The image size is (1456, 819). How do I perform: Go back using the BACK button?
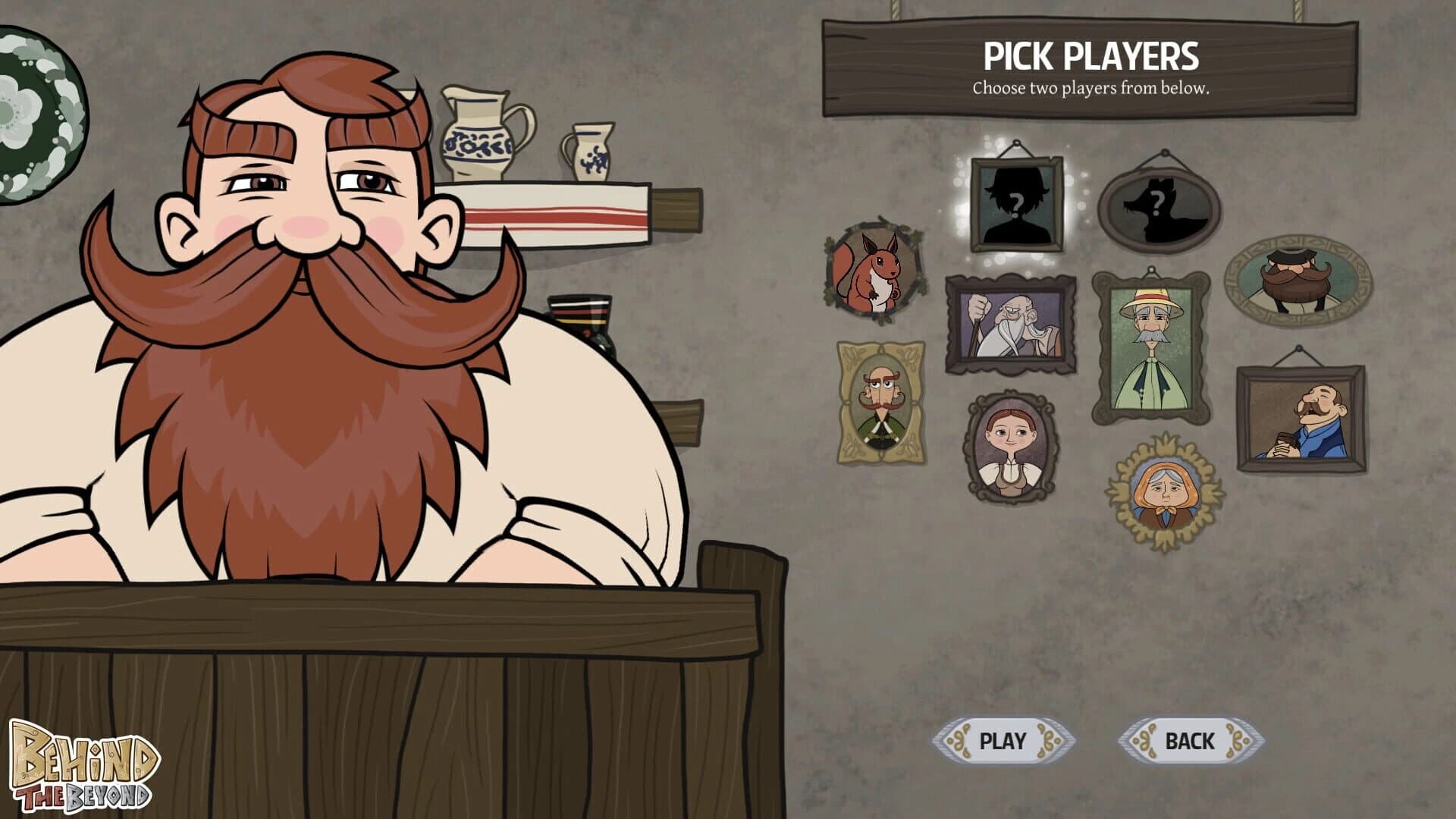[x=1189, y=740]
